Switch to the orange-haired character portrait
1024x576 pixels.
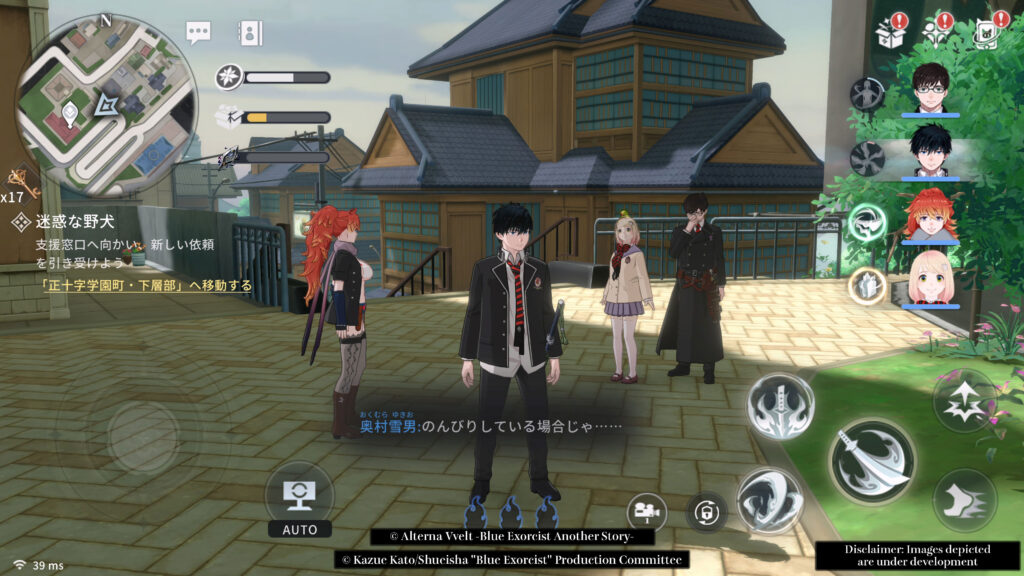930,214
